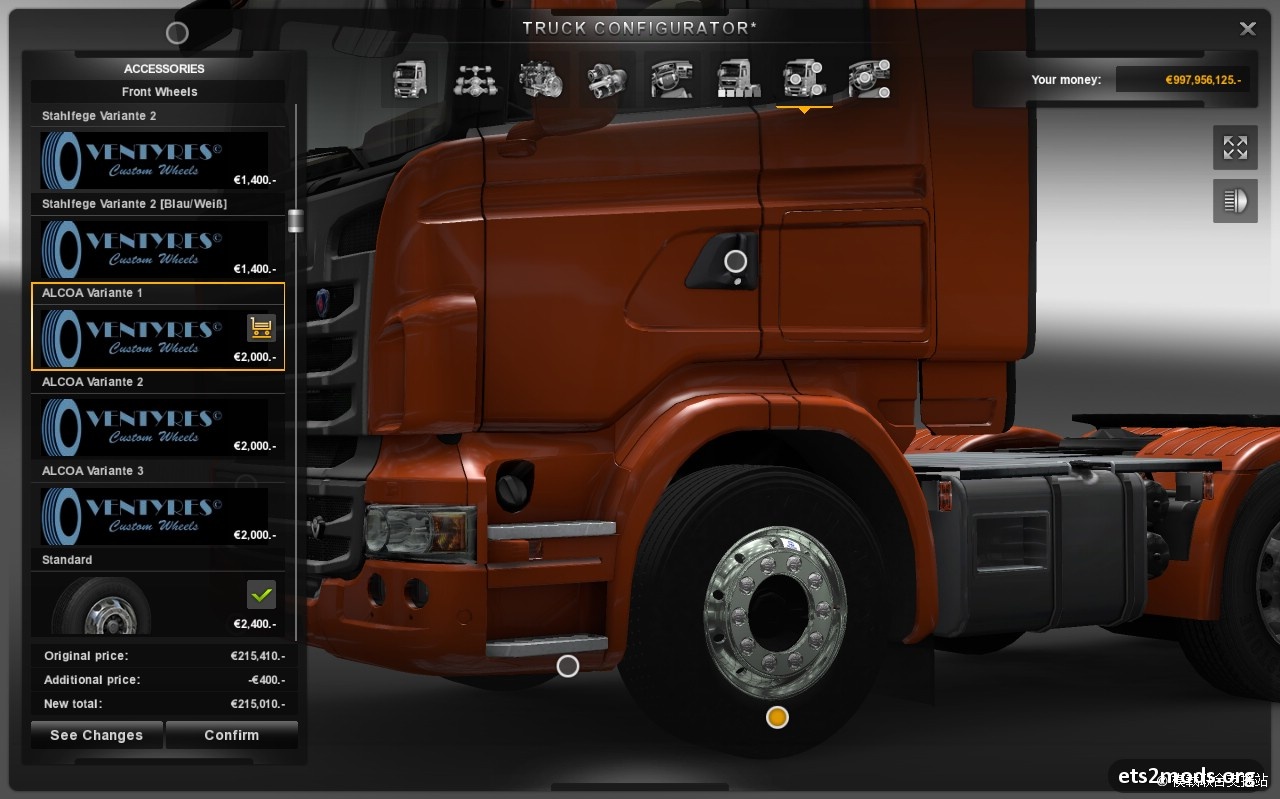1280x799 pixels.
Task: Toggle the truck headlights button
Action: pos(1235,201)
